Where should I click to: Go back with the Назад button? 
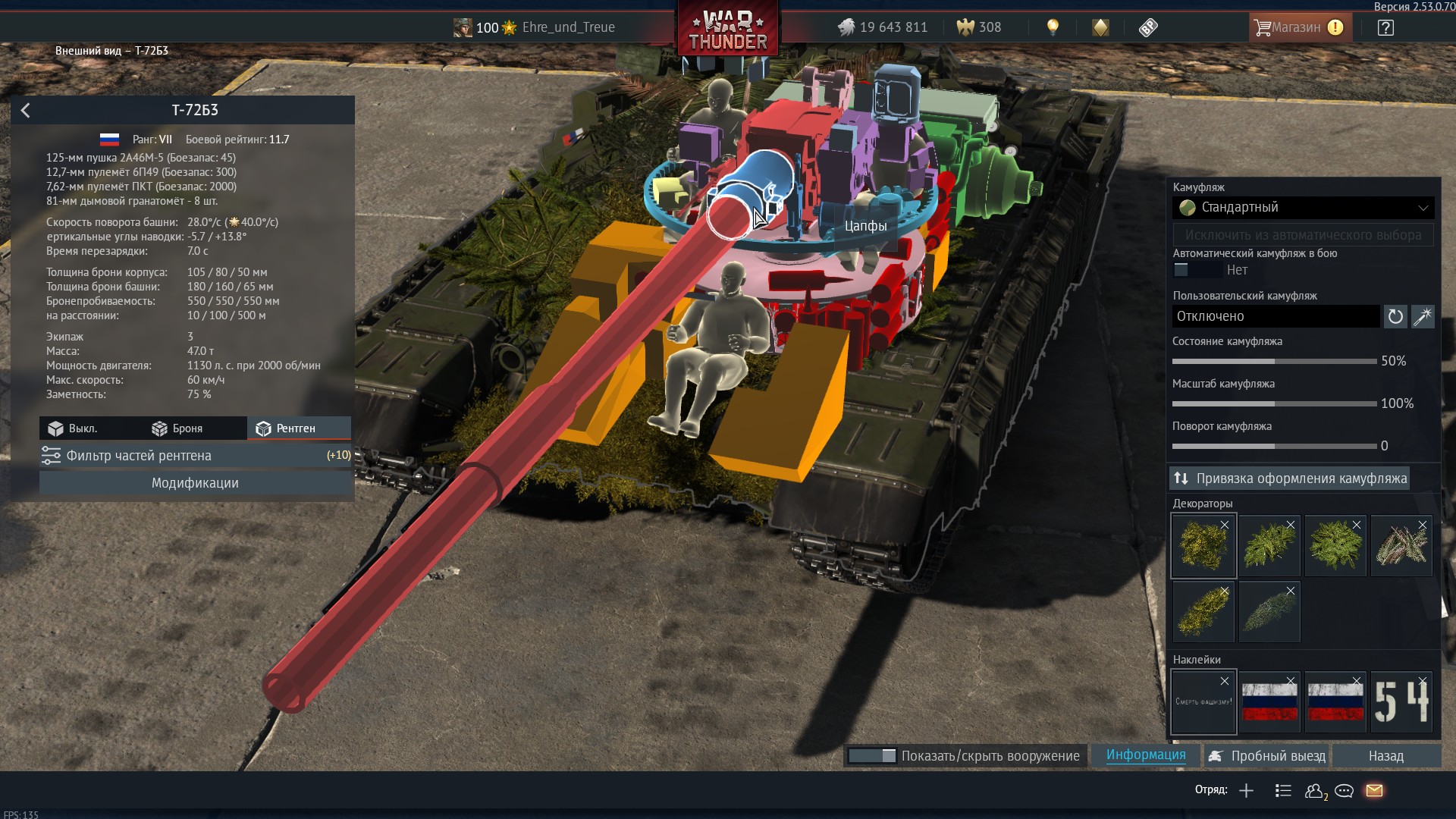[x=1385, y=756]
